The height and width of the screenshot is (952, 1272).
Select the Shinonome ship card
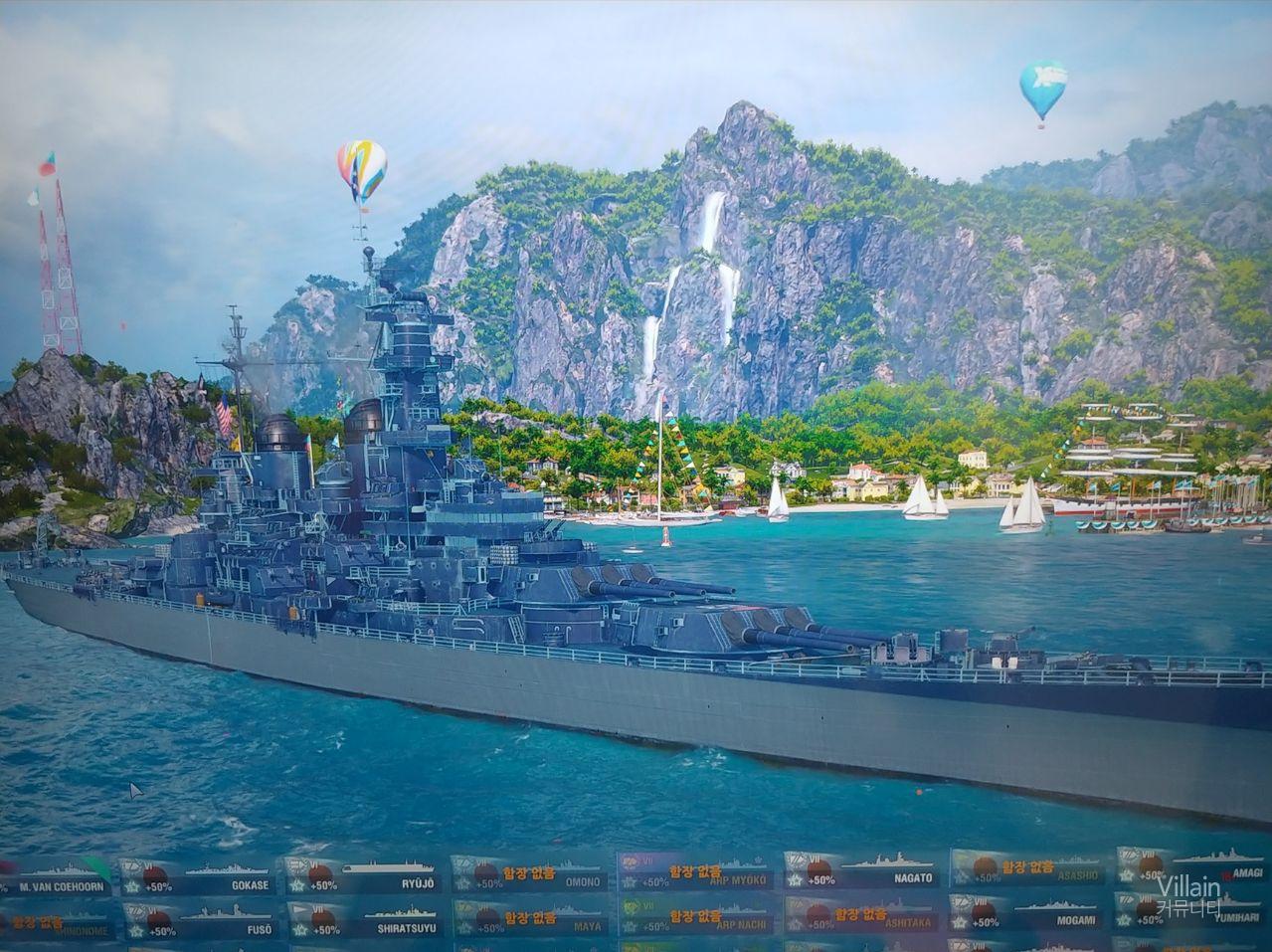[x=56, y=923]
